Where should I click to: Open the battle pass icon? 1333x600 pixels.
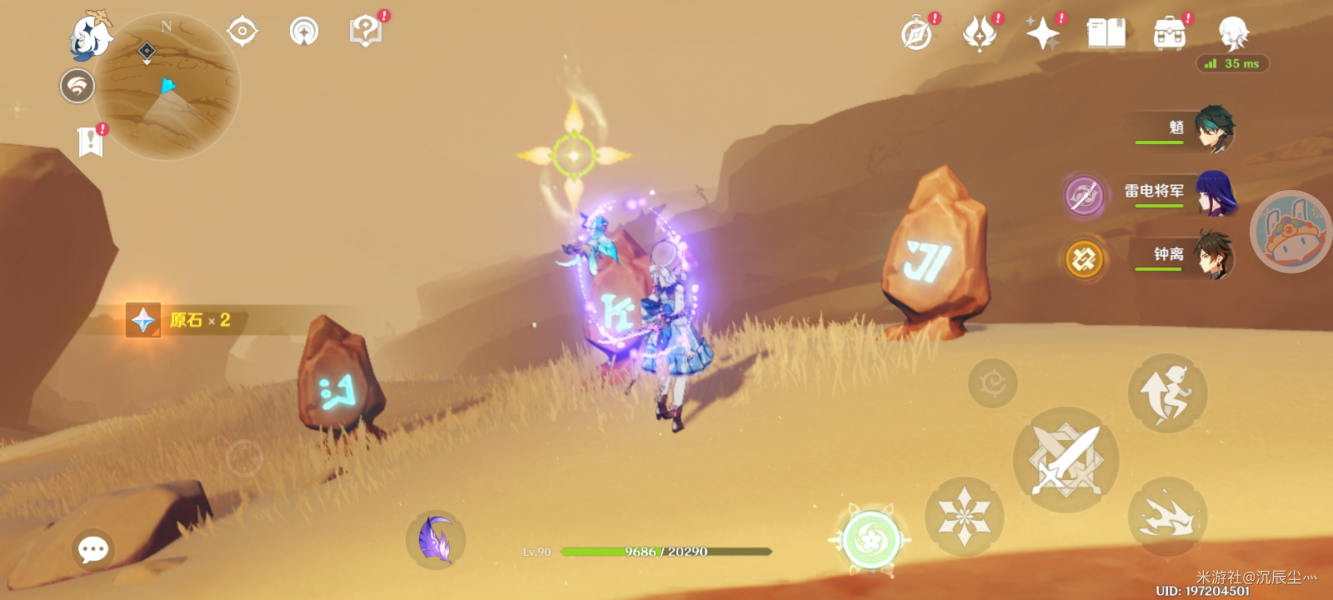coord(978,34)
